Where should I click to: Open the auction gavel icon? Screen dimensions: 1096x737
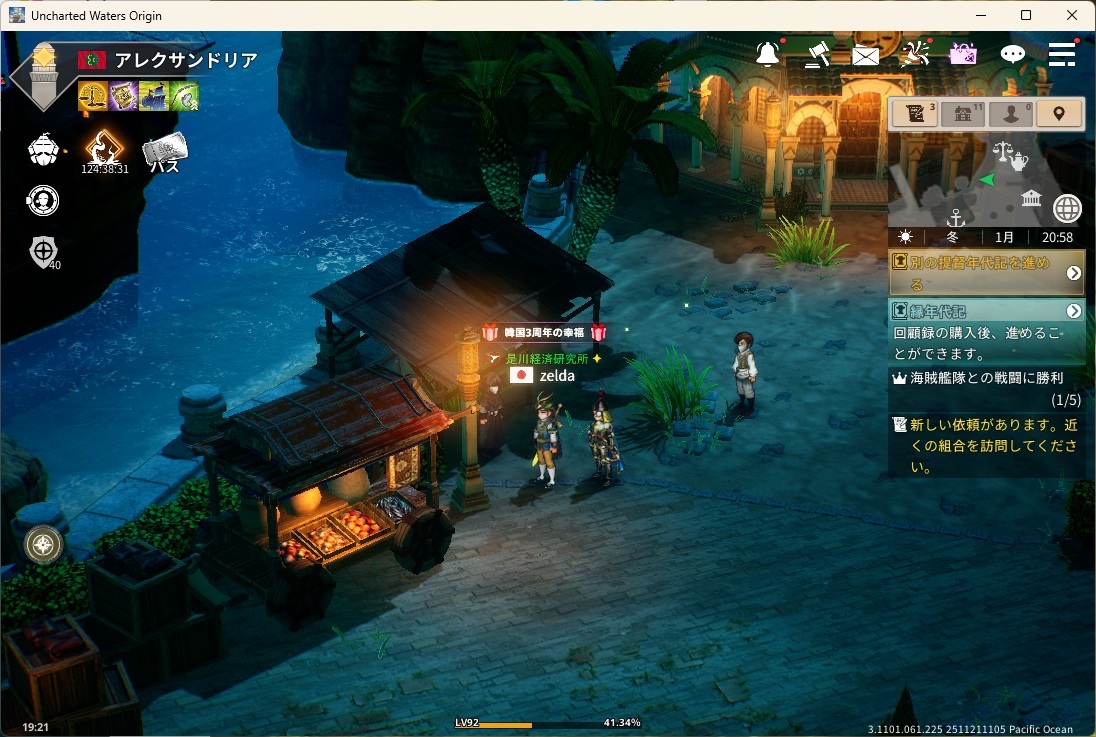[818, 54]
